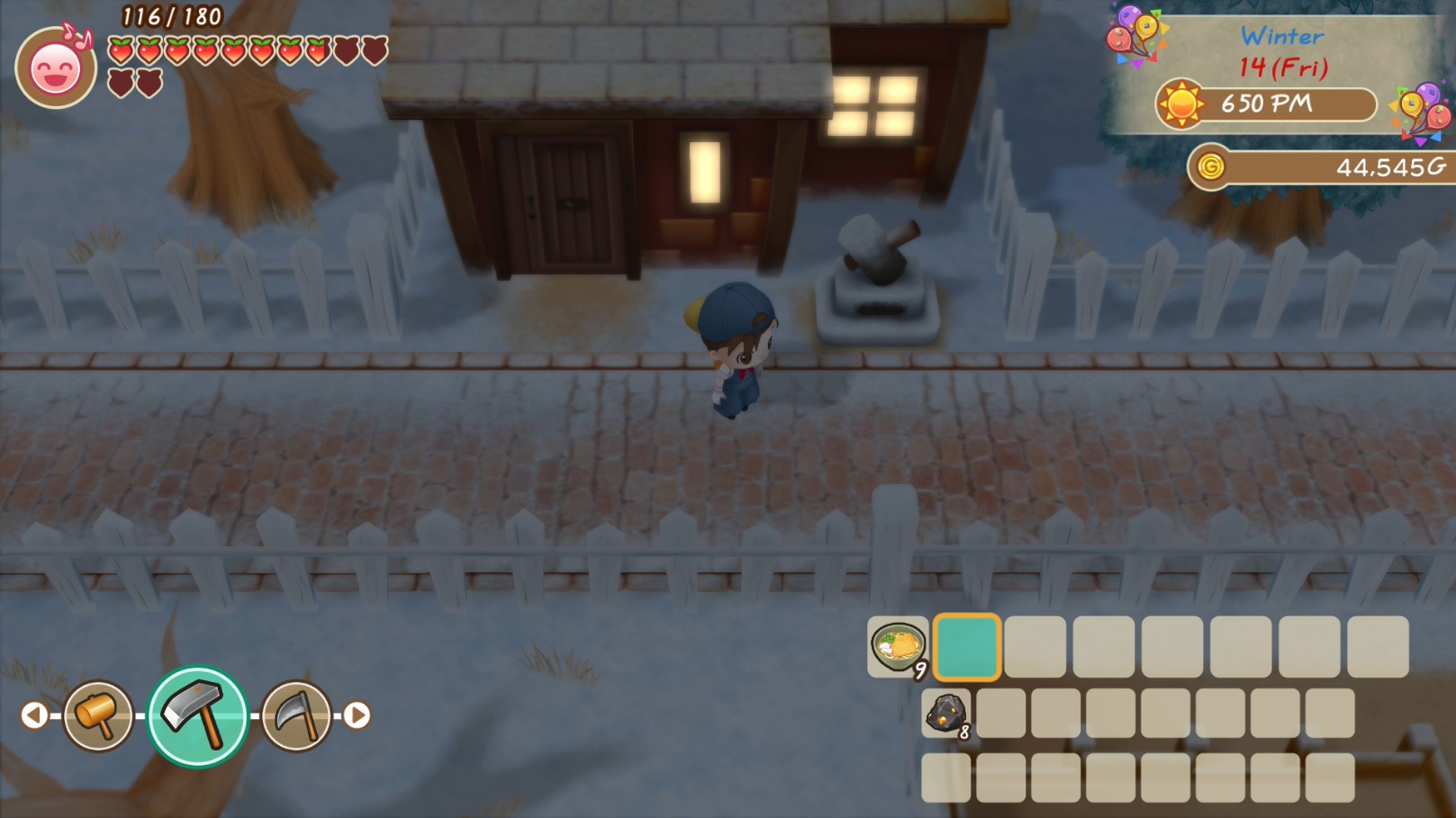Viewport: 1456px width, 818px height.
Task: Click the musical notes by the avatar
Action: coord(77,36)
